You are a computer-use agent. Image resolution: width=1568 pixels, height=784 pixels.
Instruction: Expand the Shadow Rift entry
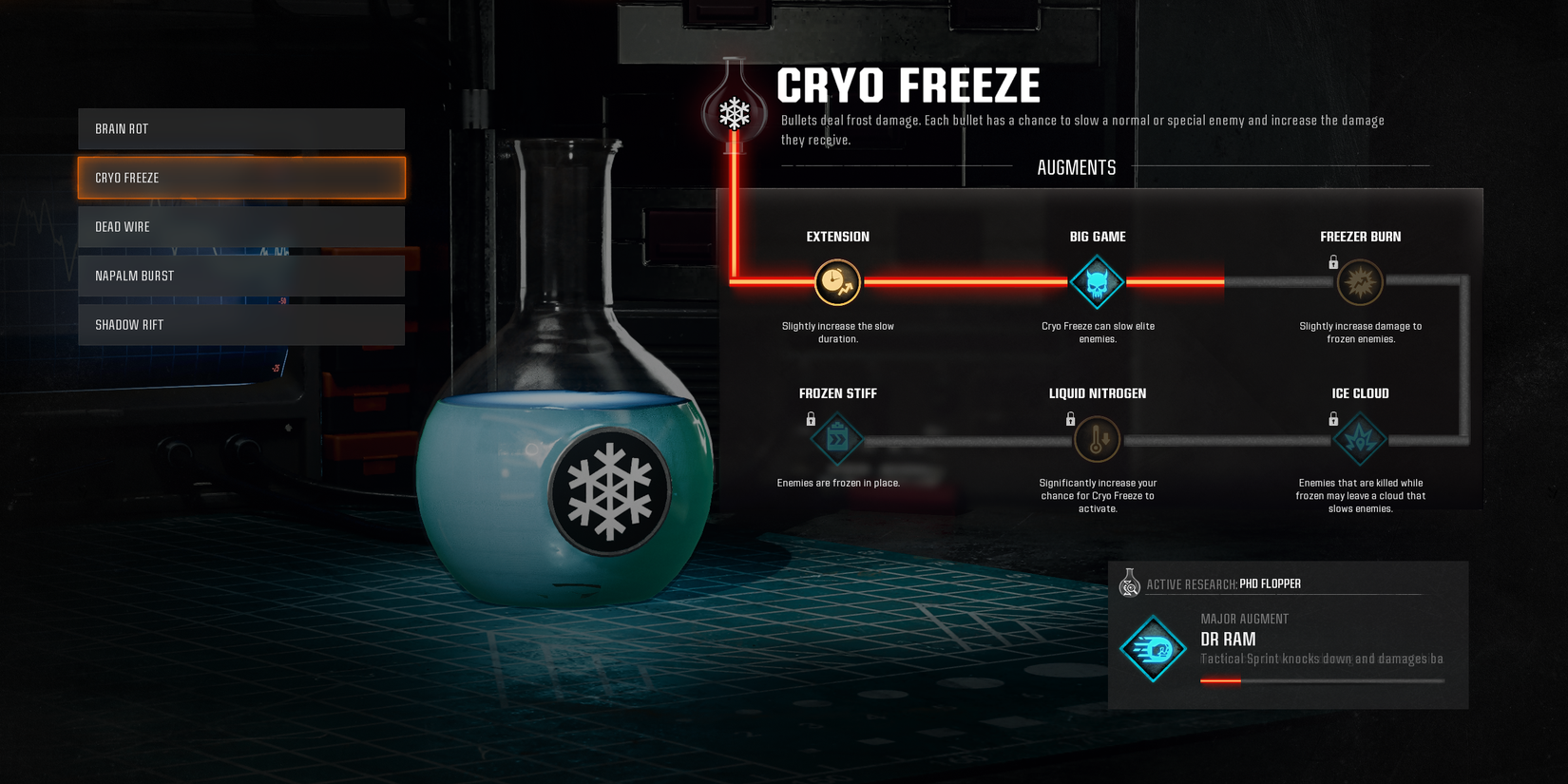tap(240, 324)
